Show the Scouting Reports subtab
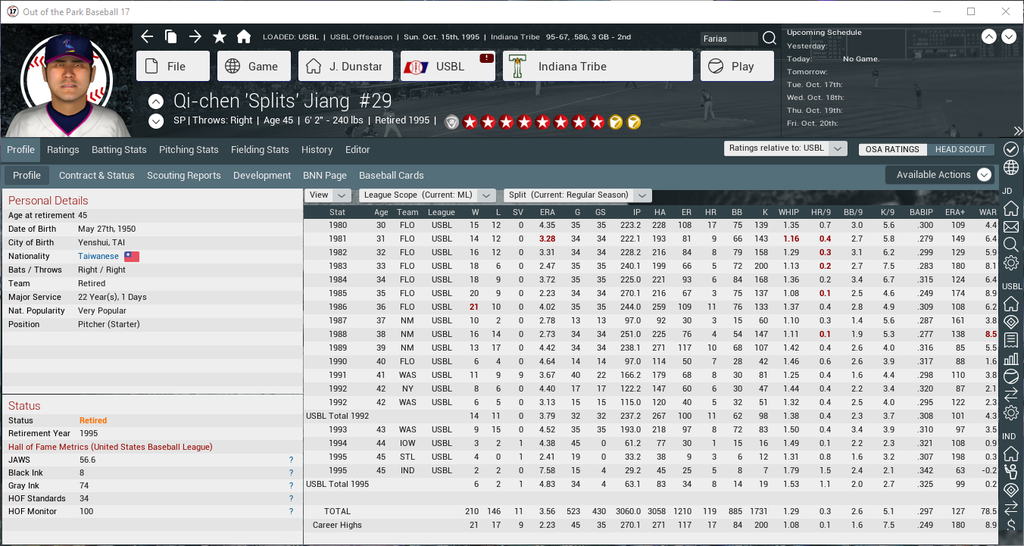 coord(184,175)
